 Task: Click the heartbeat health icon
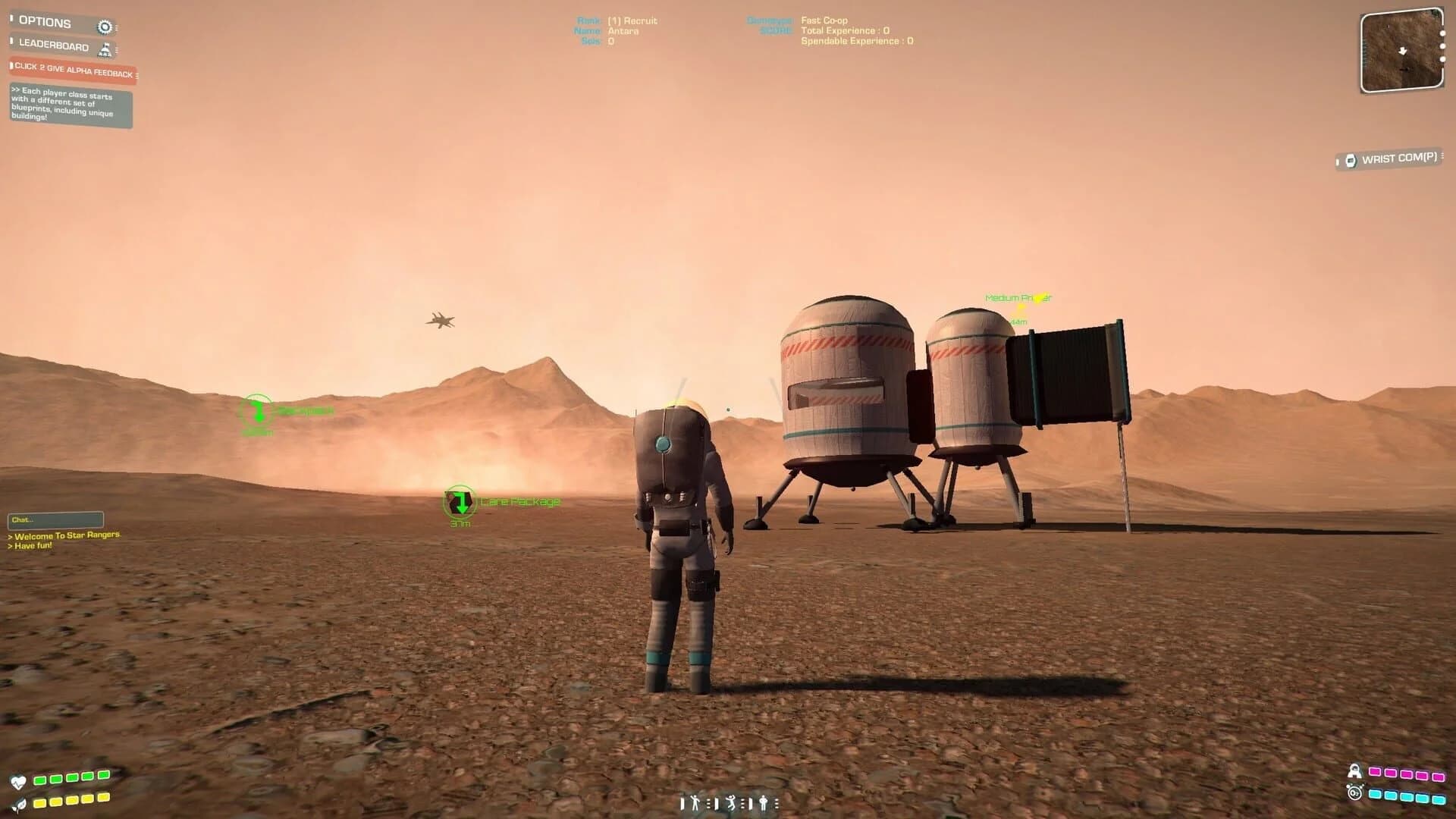pyautogui.click(x=19, y=780)
